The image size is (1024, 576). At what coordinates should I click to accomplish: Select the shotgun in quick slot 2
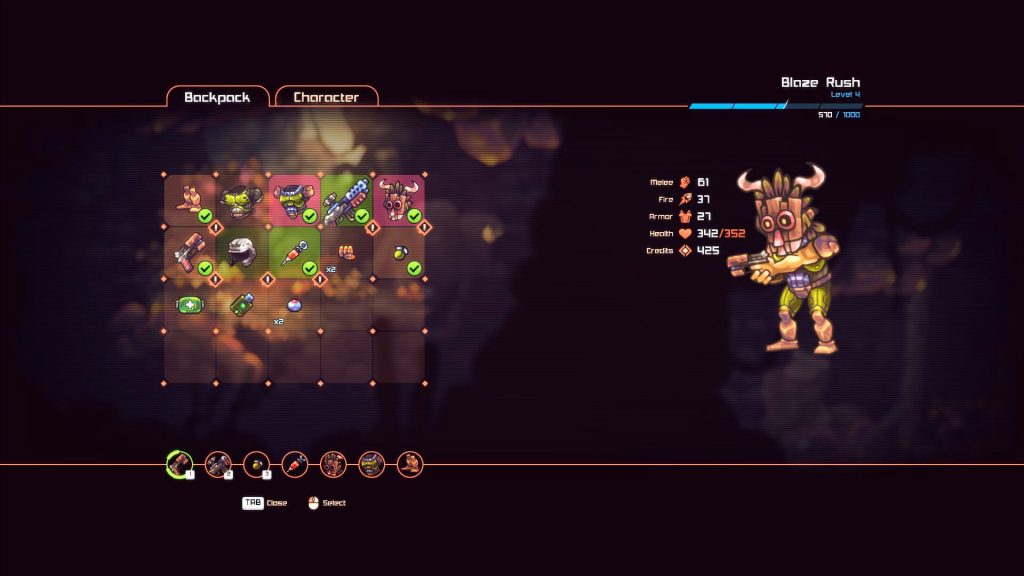[x=218, y=464]
